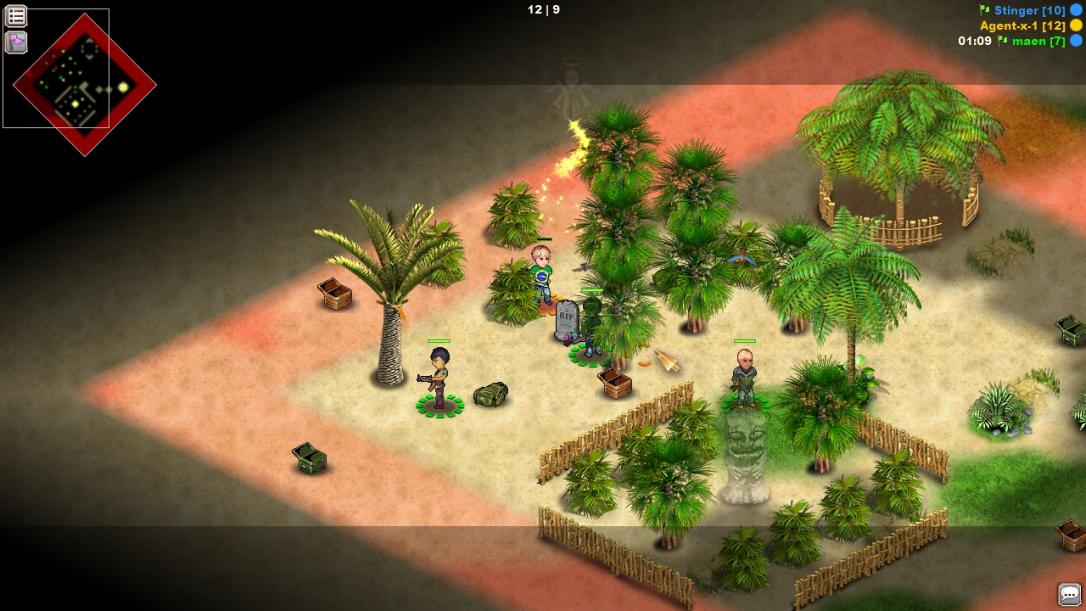Click the pink flag icon button
The image size is (1086, 611).
pyautogui.click(x=16, y=42)
